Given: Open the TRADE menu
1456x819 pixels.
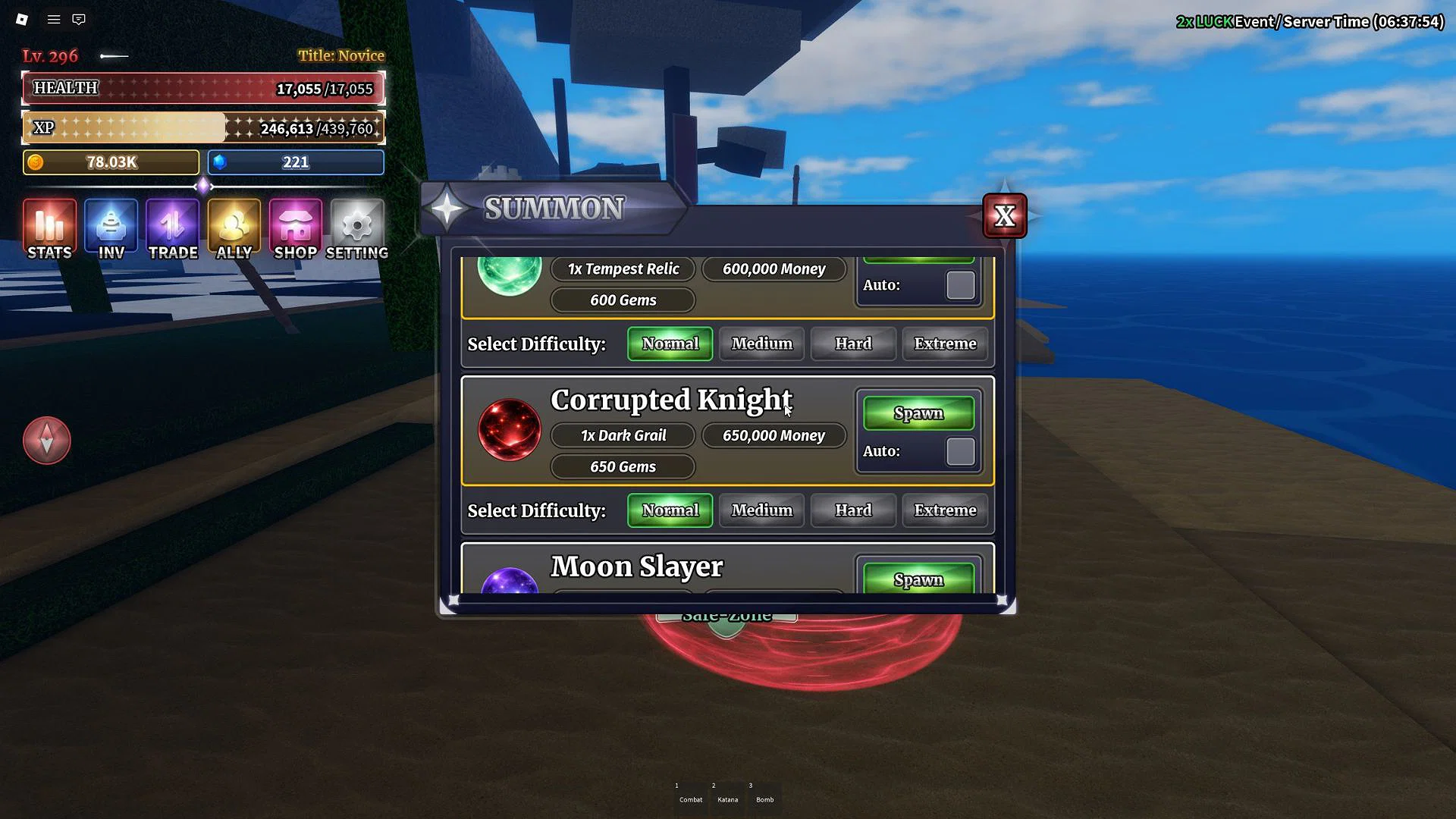Looking at the screenshot, I should coord(172,229).
